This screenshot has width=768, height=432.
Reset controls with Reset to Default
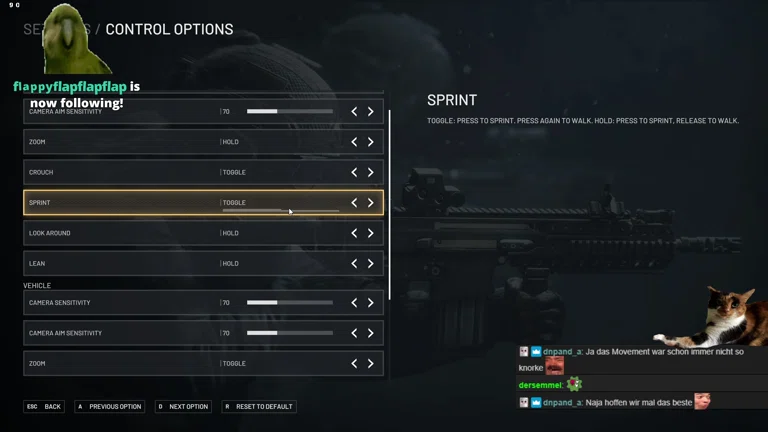coord(259,407)
